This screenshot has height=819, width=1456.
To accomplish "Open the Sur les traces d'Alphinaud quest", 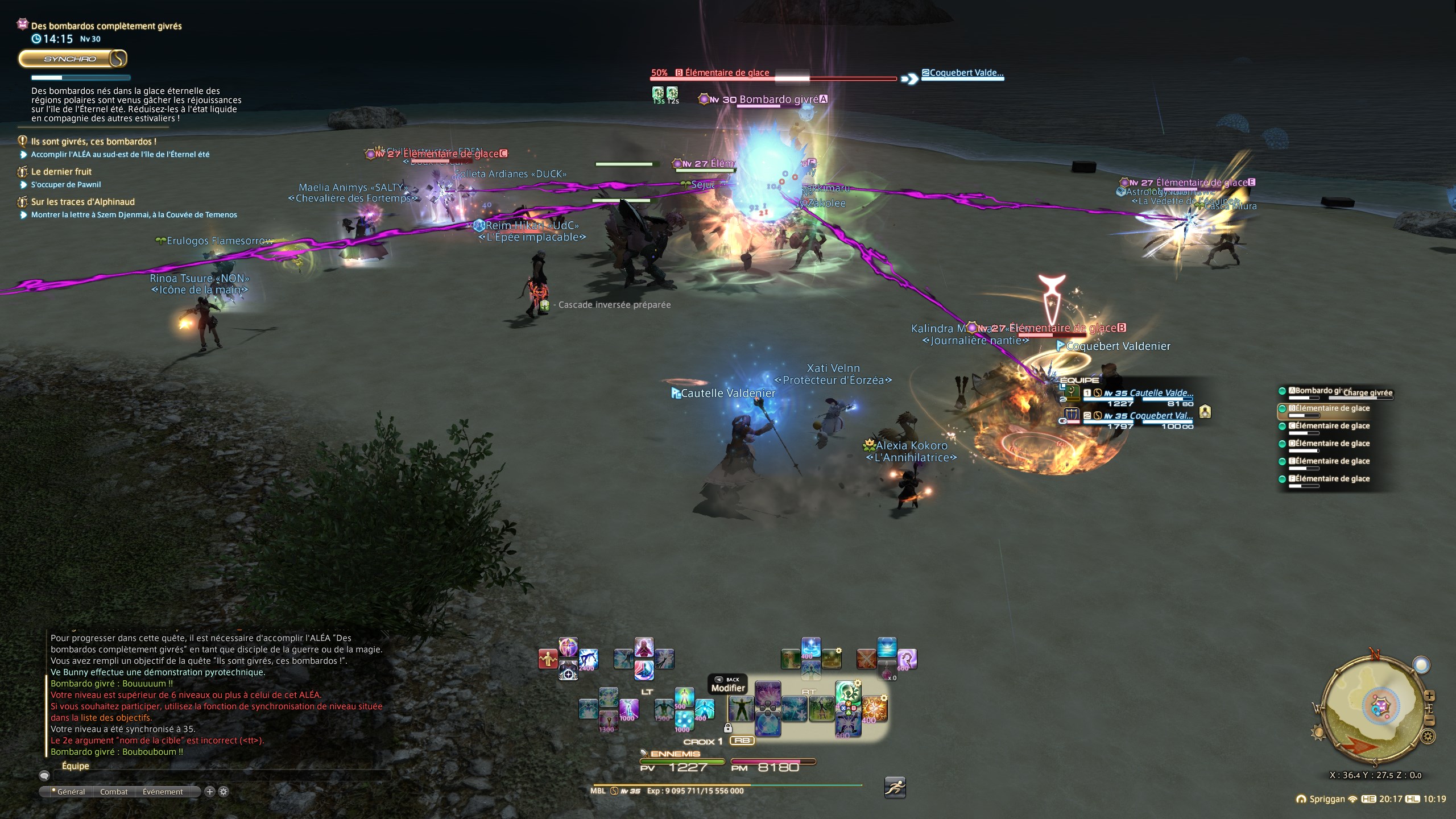I will [83, 202].
